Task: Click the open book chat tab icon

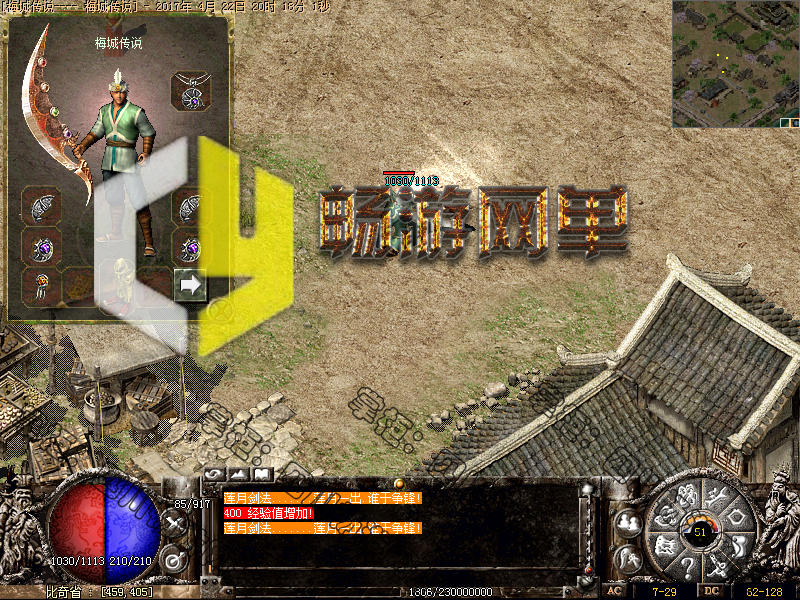Action: (x=261, y=473)
